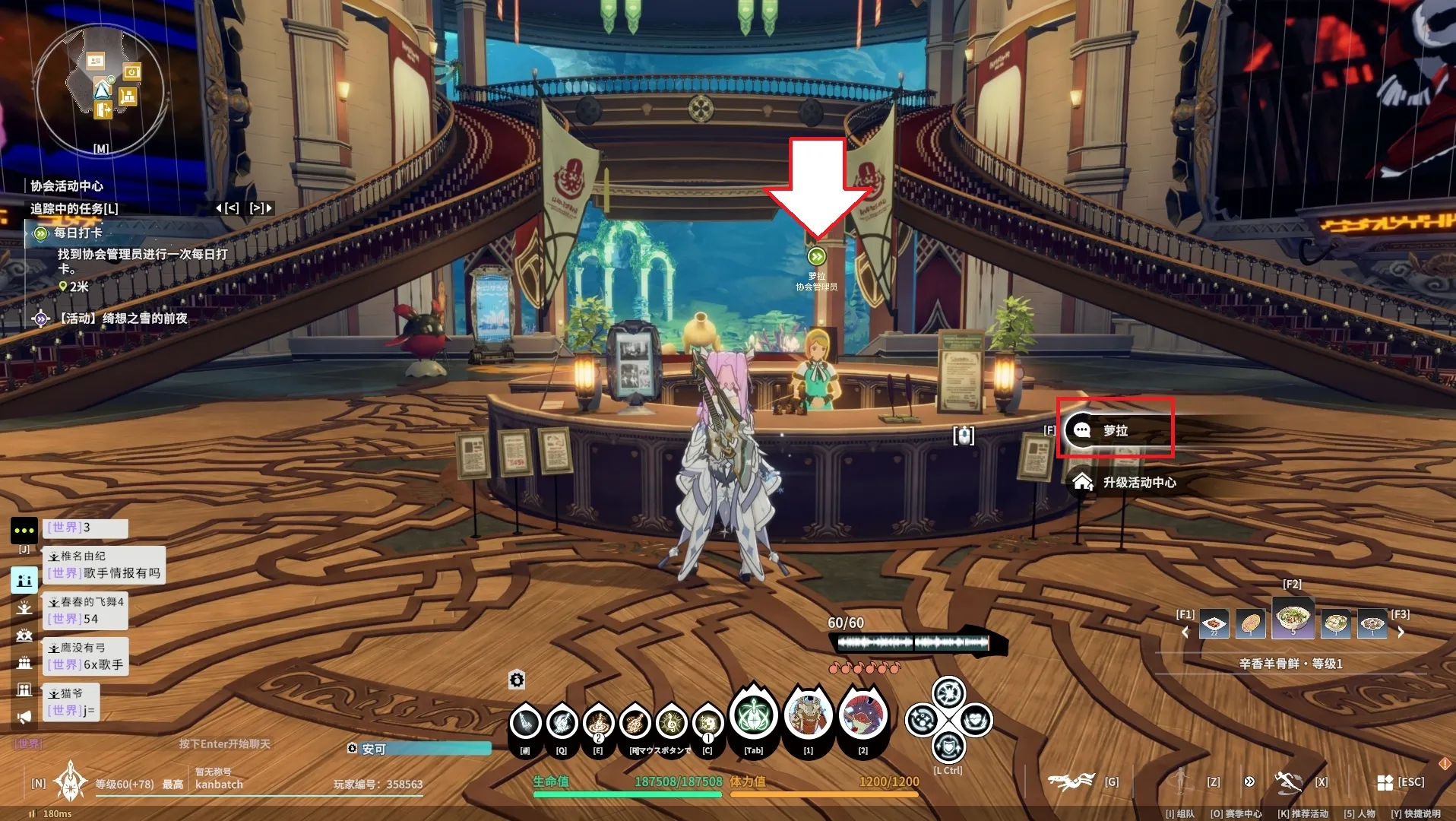Activate the green sword ultimate skill icon
1456x821 pixels.
point(753,715)
